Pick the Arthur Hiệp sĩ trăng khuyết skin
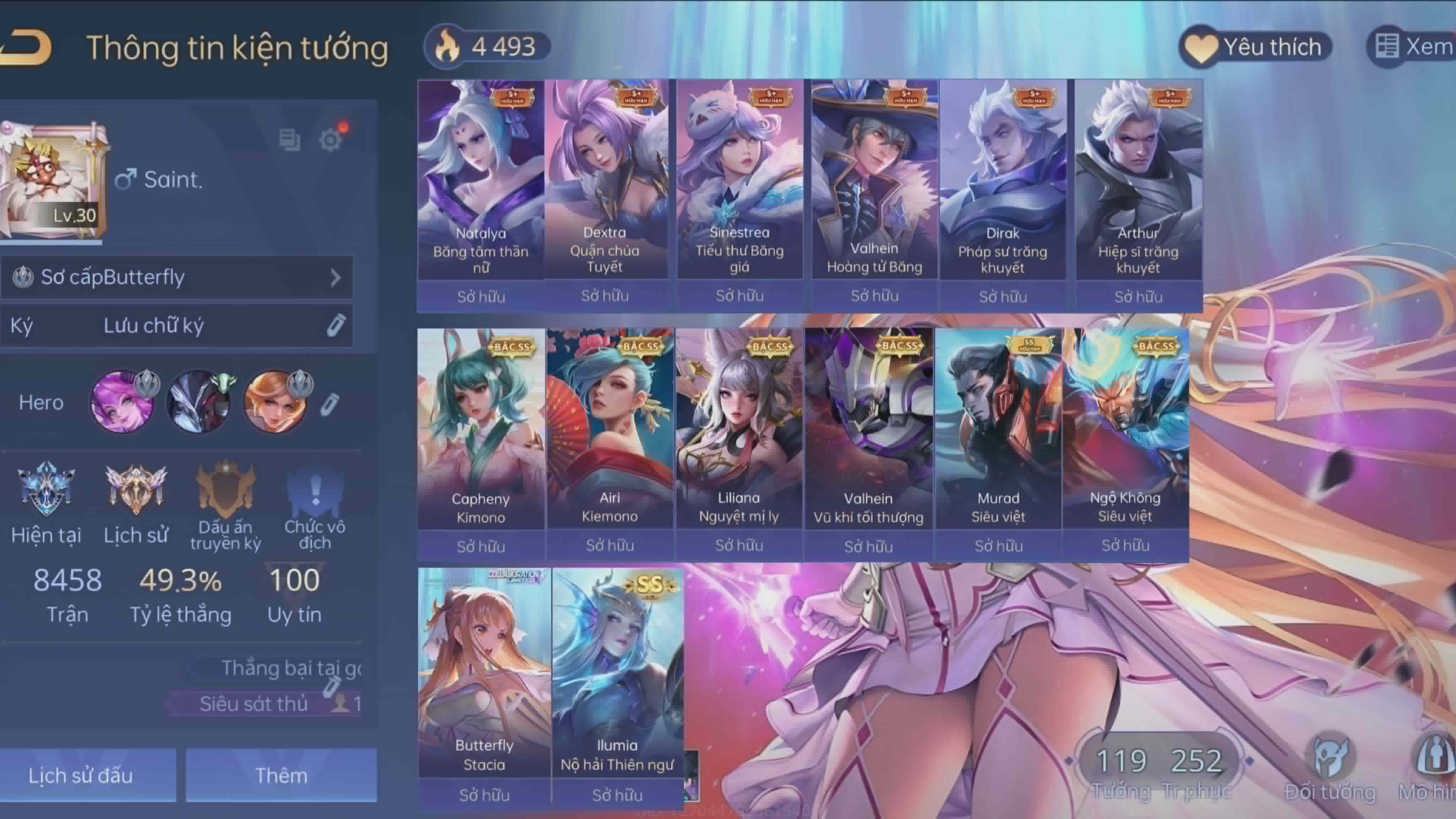This screenshot has width=1456, height=819. [1138, 181]
